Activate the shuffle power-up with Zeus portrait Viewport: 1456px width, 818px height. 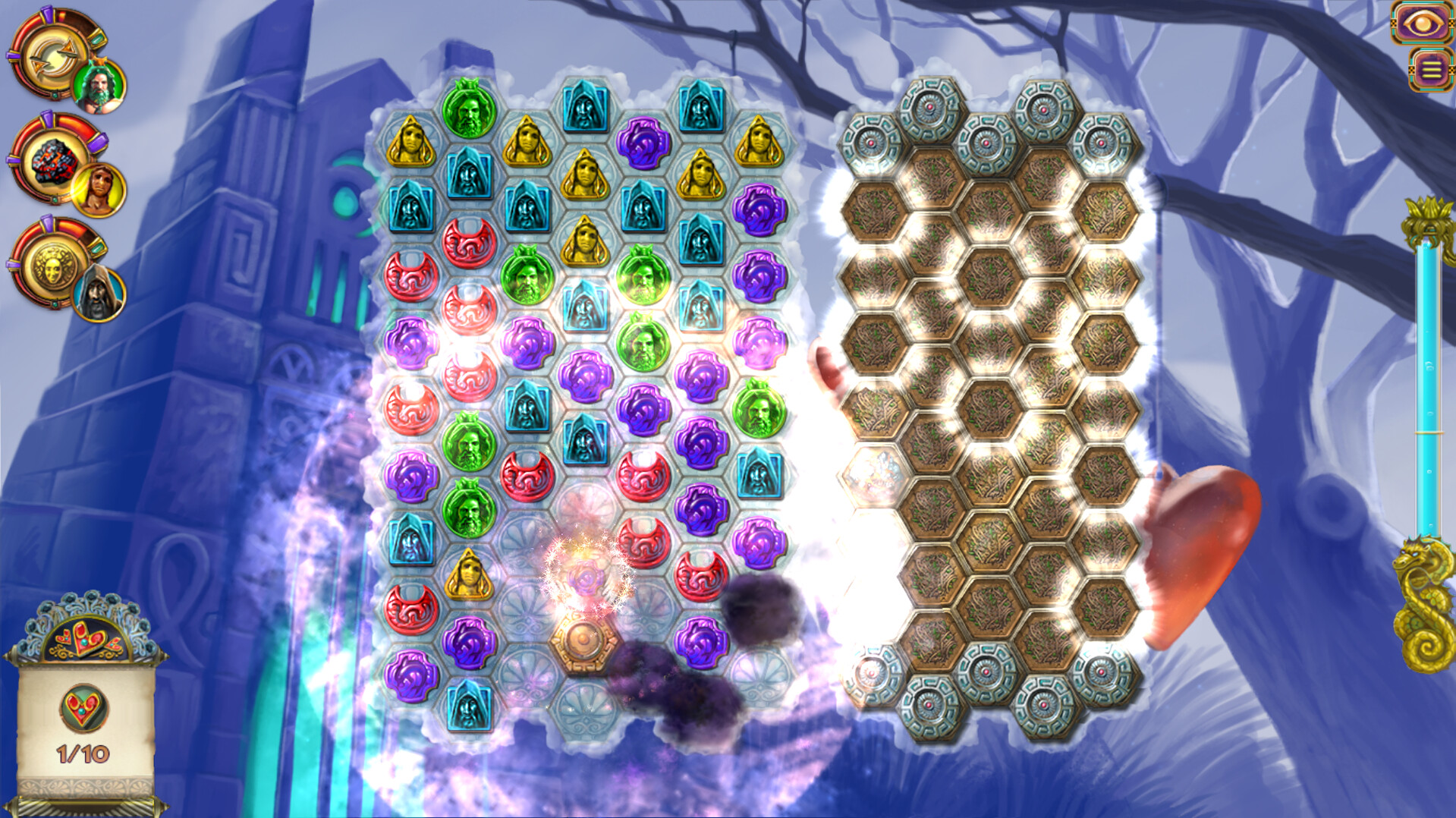(x=52, y=53)
